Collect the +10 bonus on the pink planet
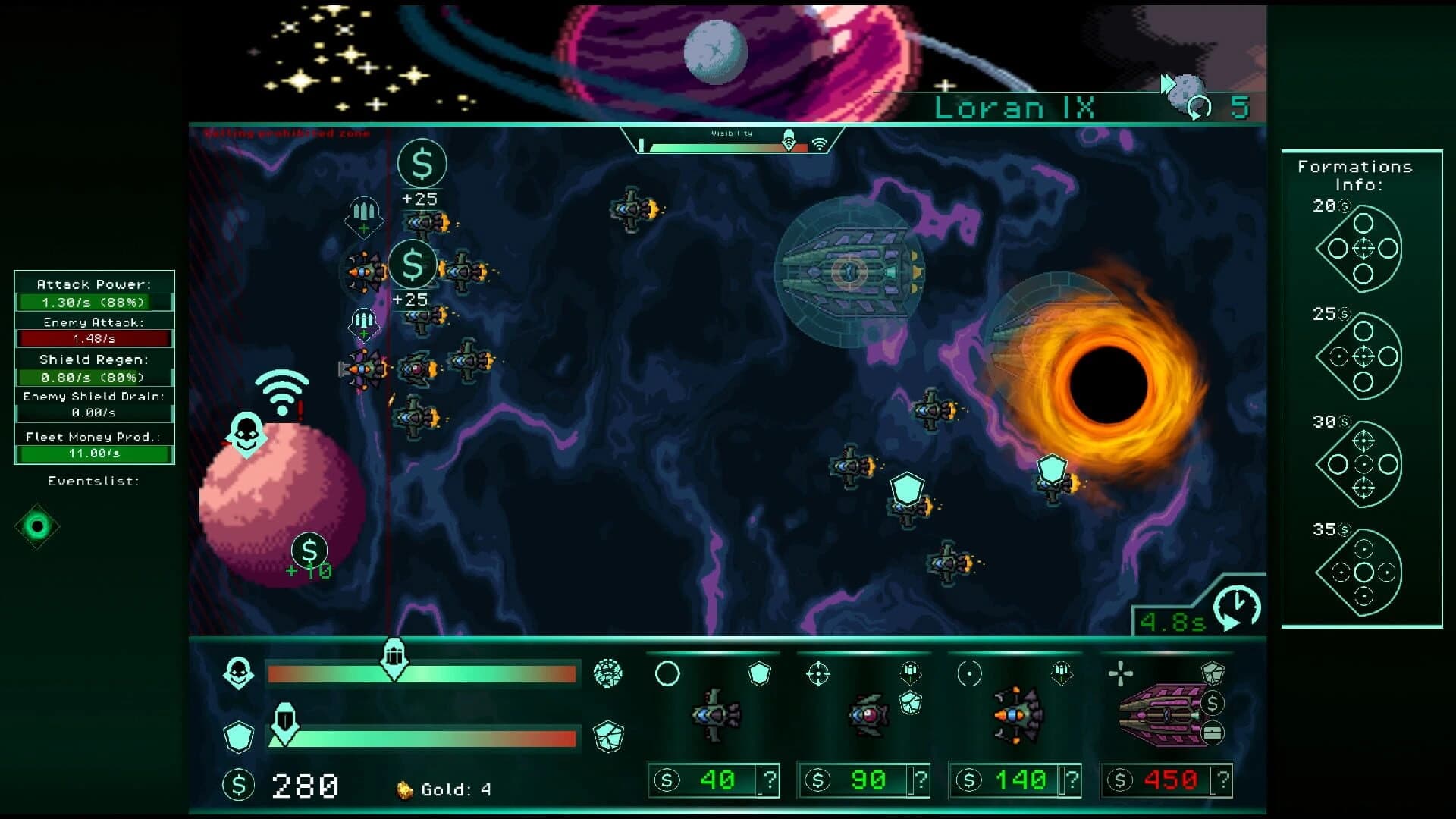The width and height of the screenshot is (1456, 819). (308, 550)
